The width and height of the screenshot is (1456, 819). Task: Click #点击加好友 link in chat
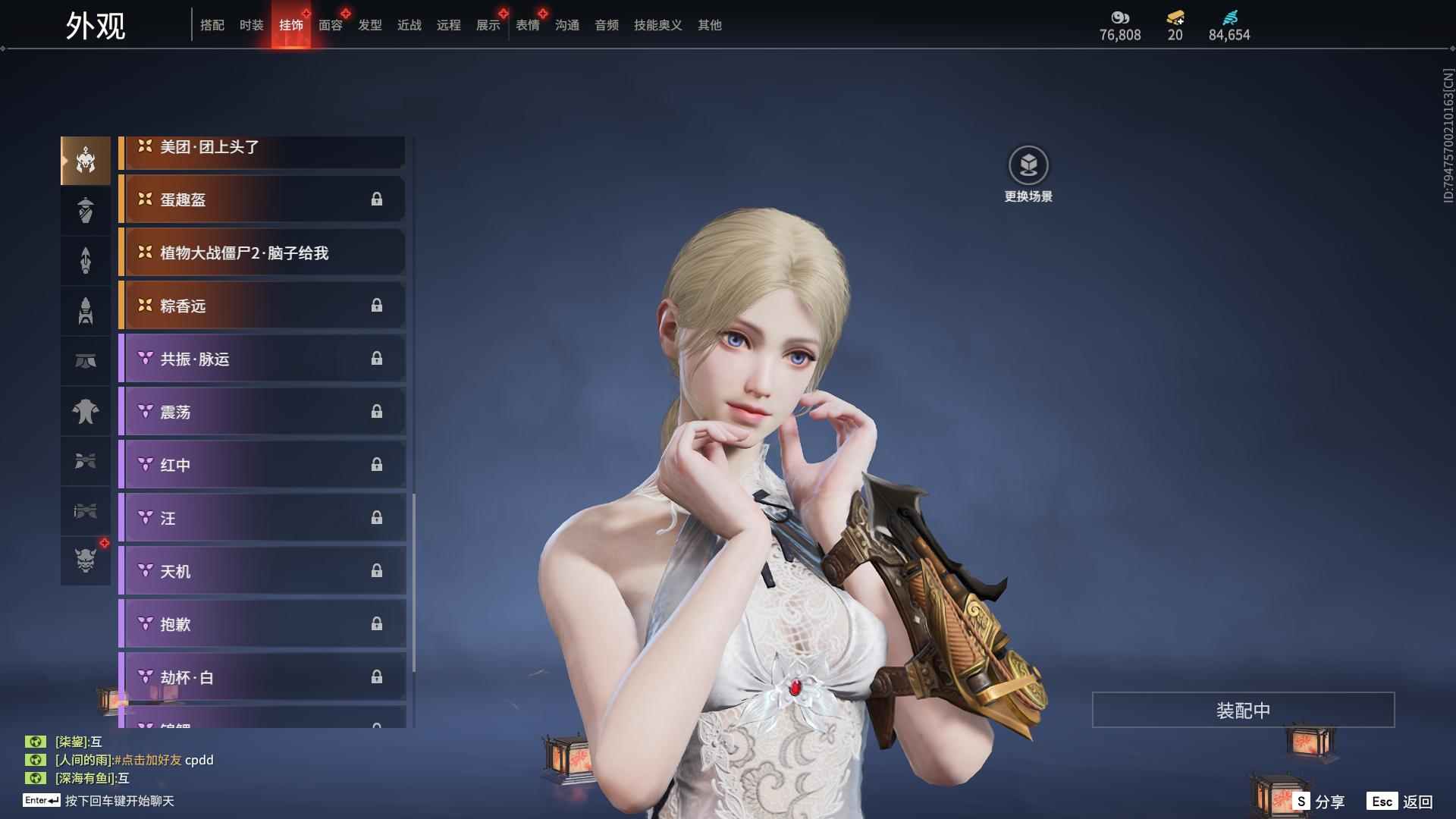[148, 760]
